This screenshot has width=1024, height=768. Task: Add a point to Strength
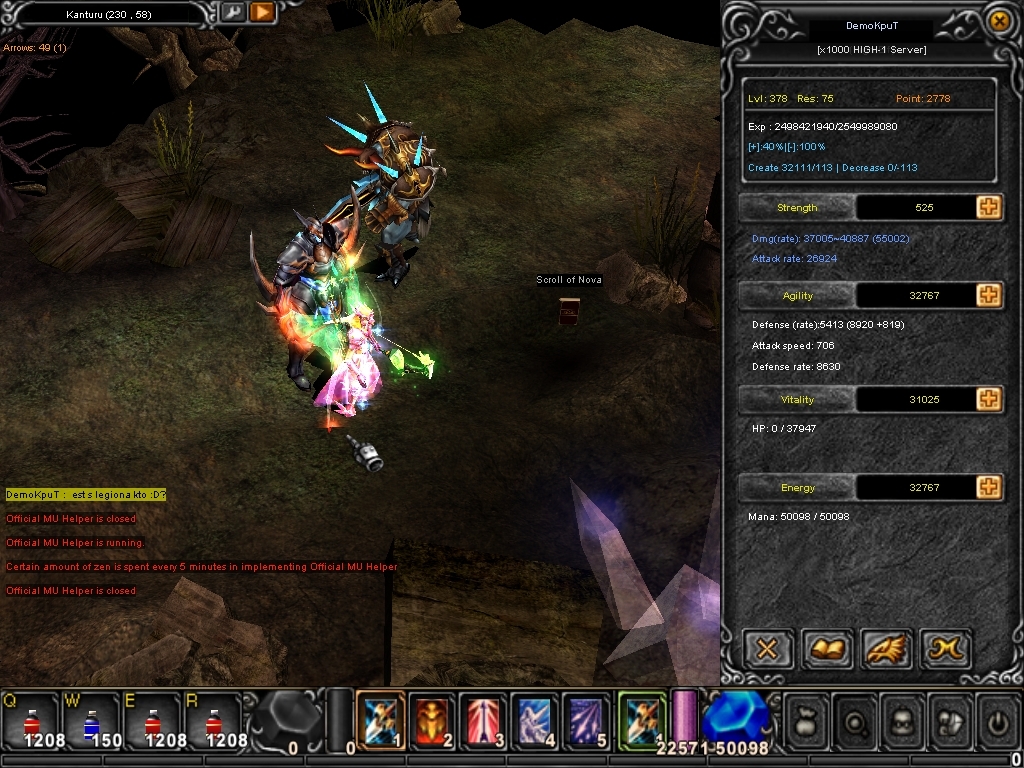988,207
